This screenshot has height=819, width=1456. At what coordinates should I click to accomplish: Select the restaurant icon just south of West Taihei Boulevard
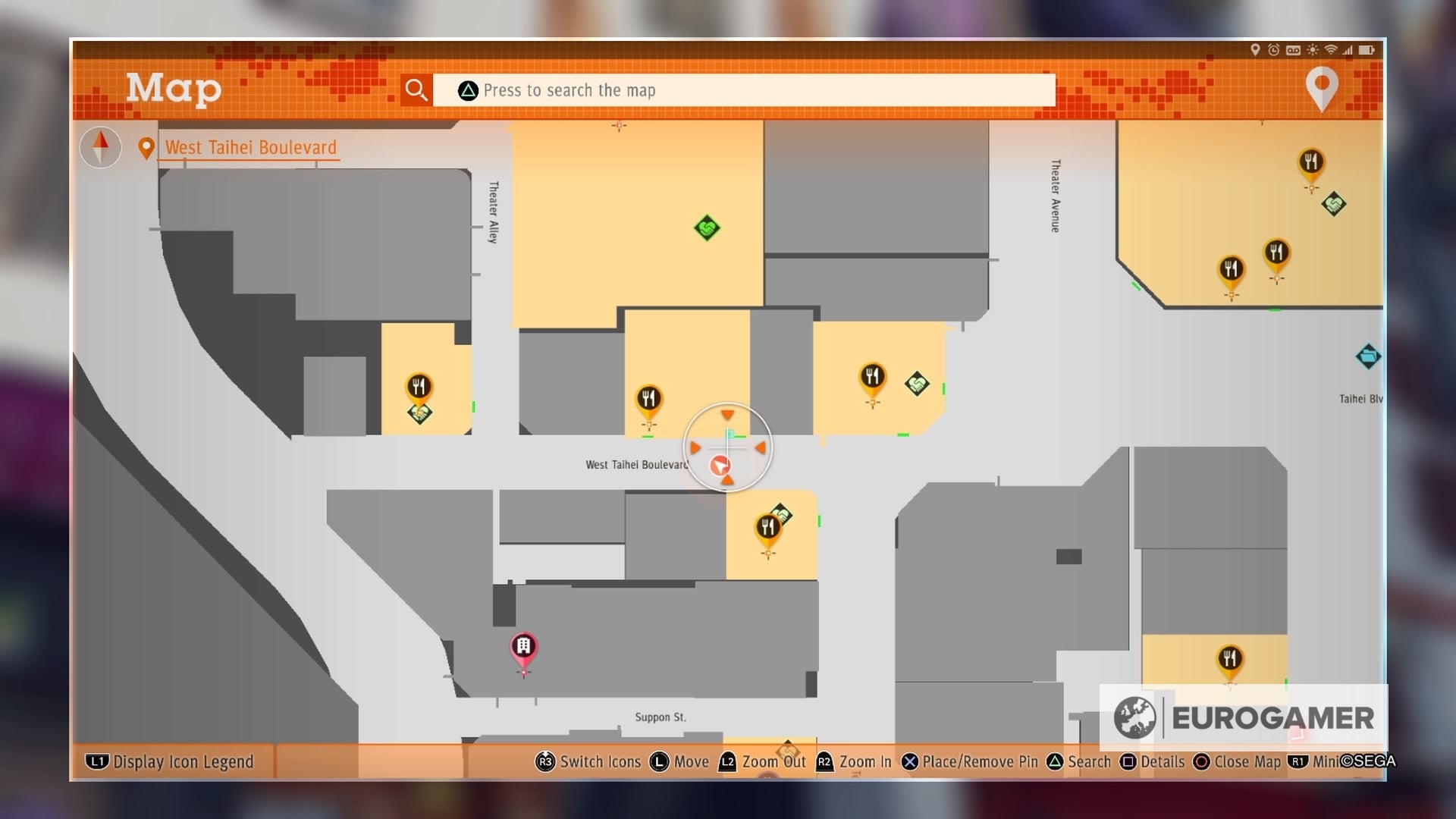pyautogui.click(x=767, y=523)
